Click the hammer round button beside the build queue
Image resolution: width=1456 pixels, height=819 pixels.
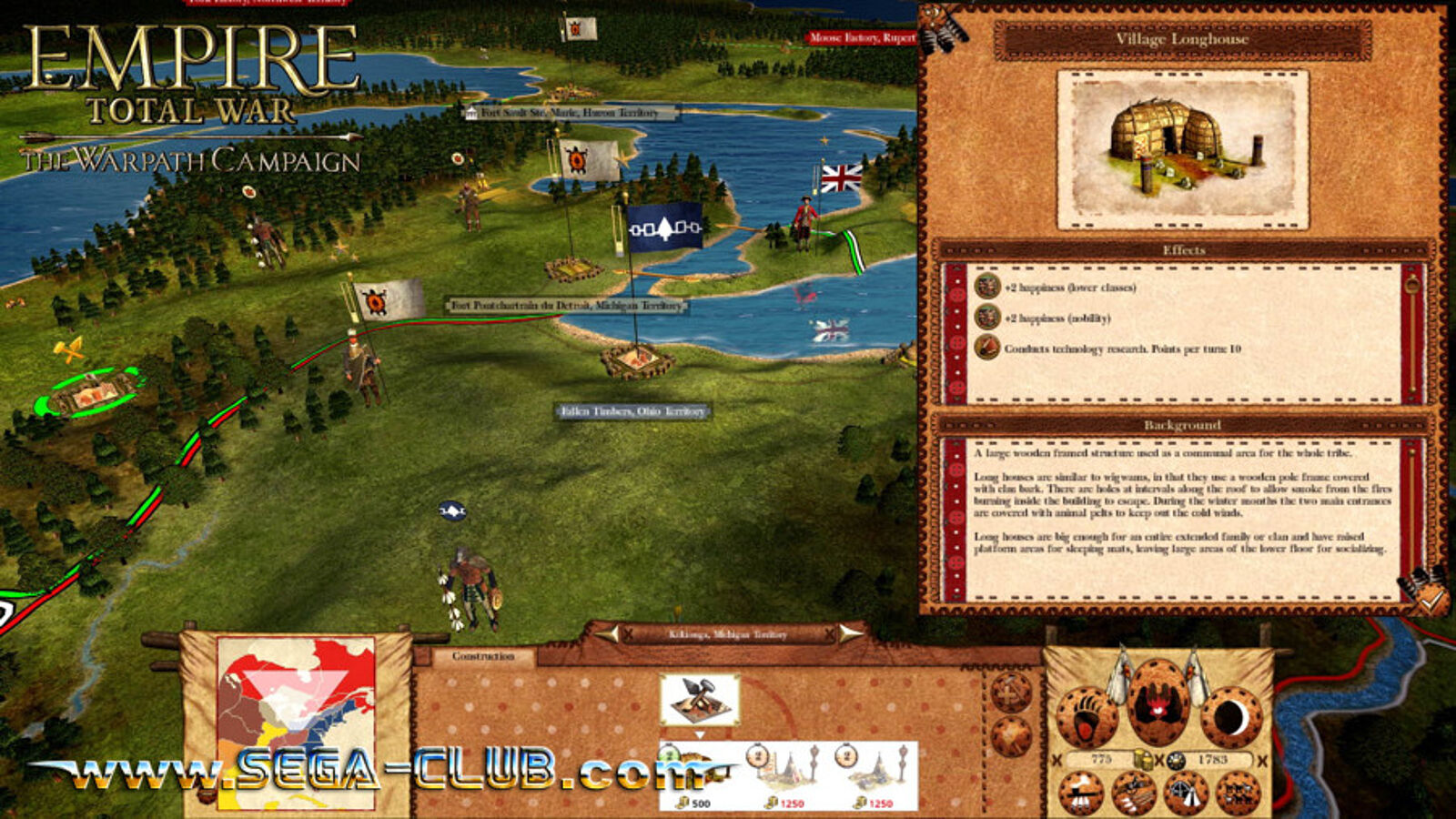(1010, 693)
